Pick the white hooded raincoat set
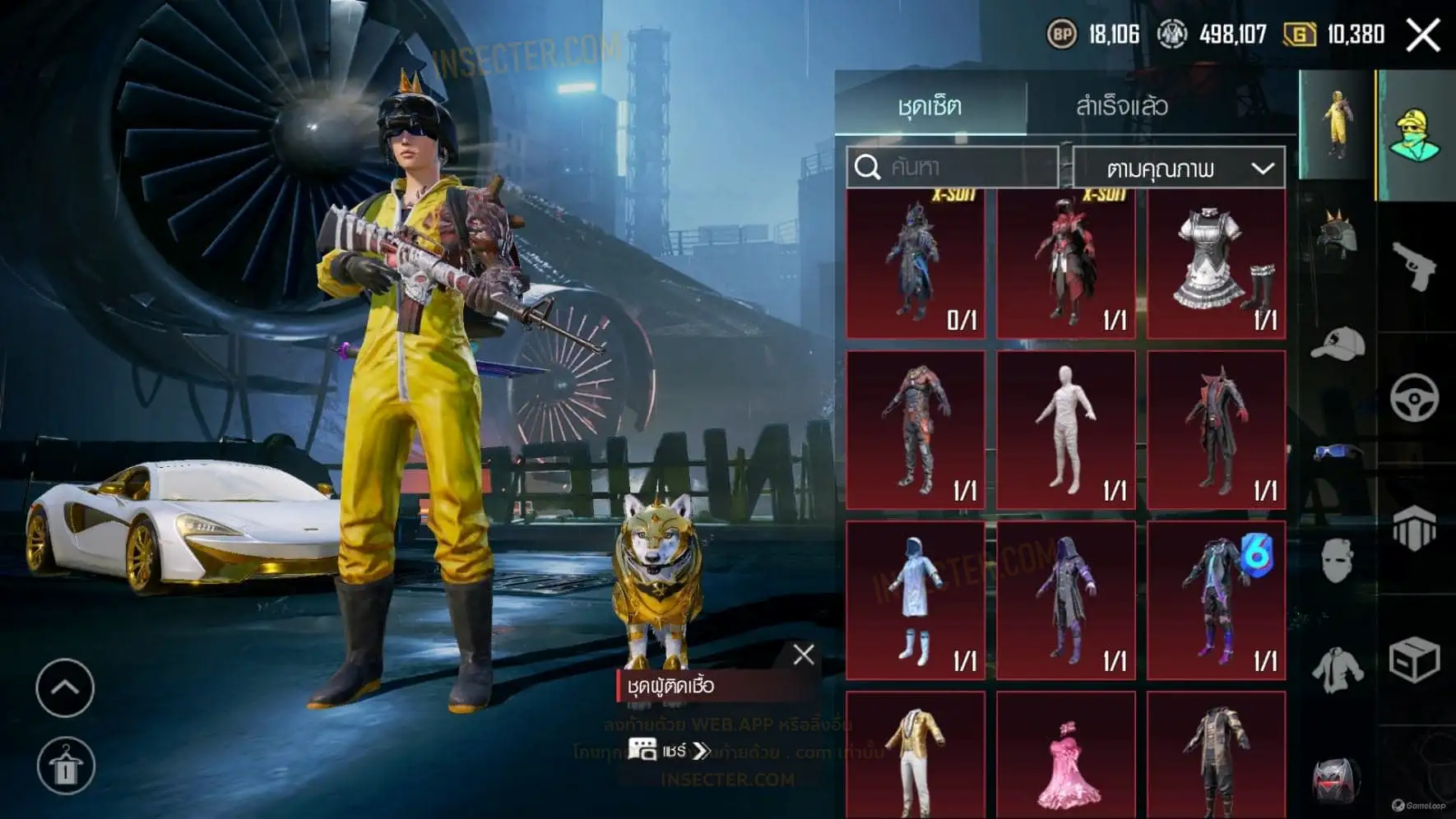 (x=915, y=600)
